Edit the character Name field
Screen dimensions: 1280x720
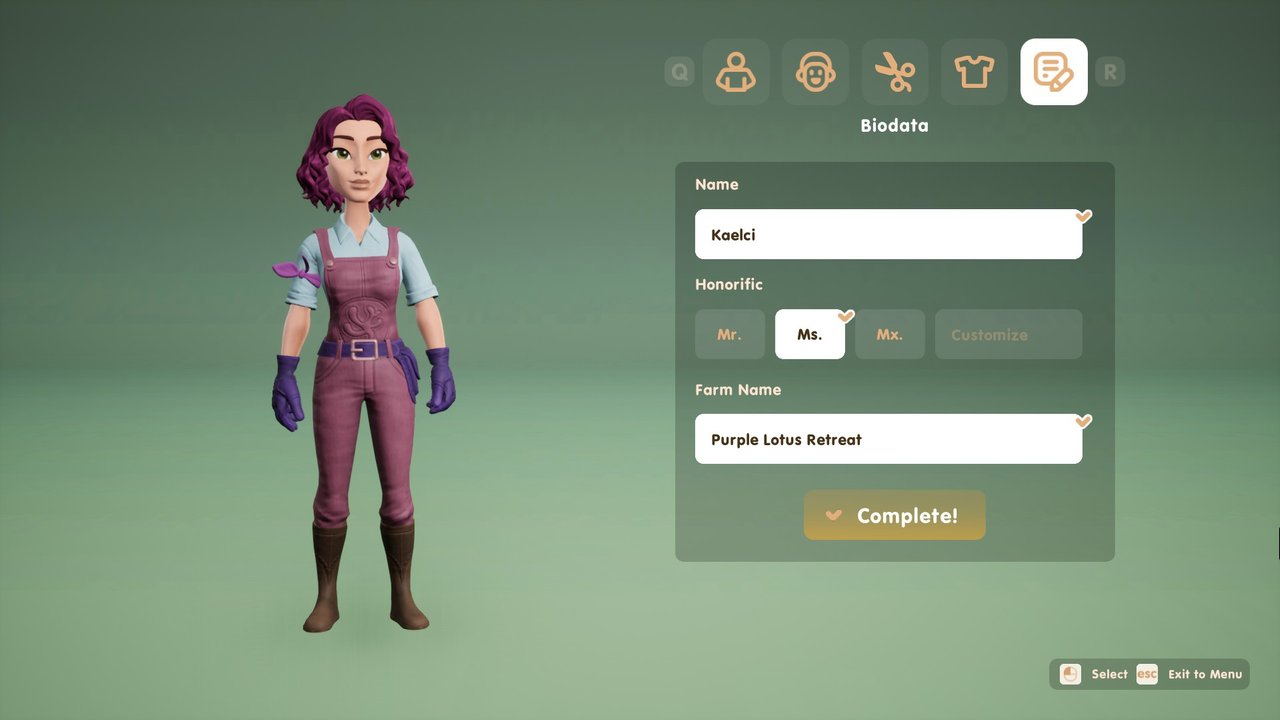point(888,234)
